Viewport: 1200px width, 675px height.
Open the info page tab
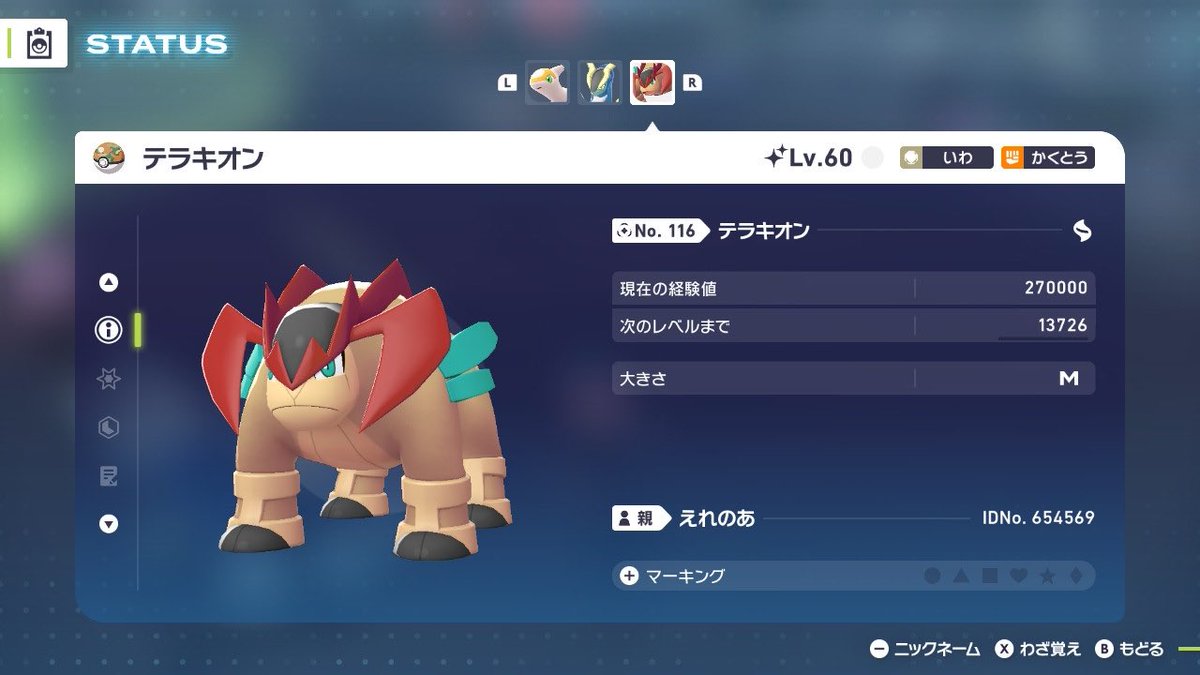[108, 330]
